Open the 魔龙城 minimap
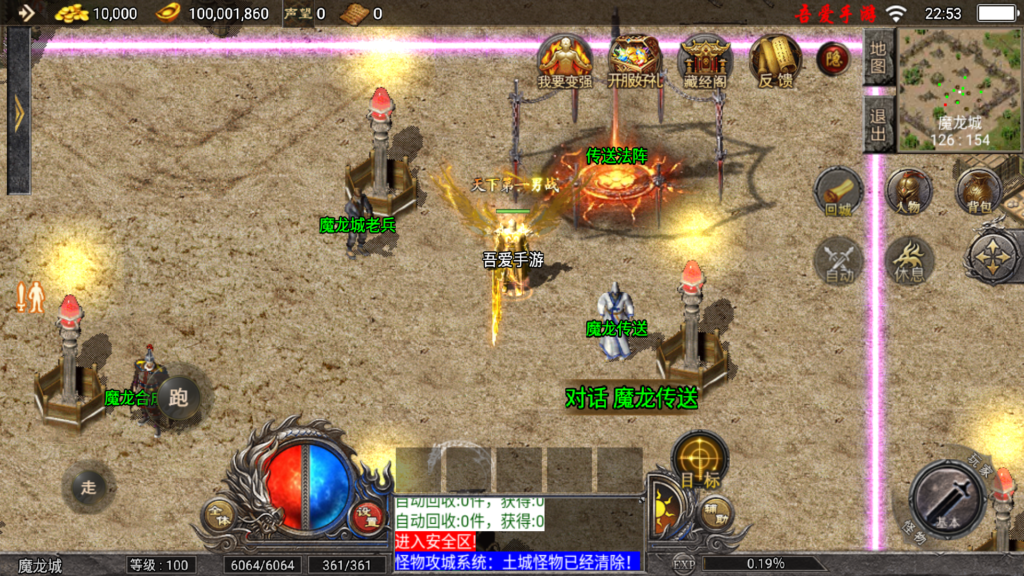 tap(958, 88)
